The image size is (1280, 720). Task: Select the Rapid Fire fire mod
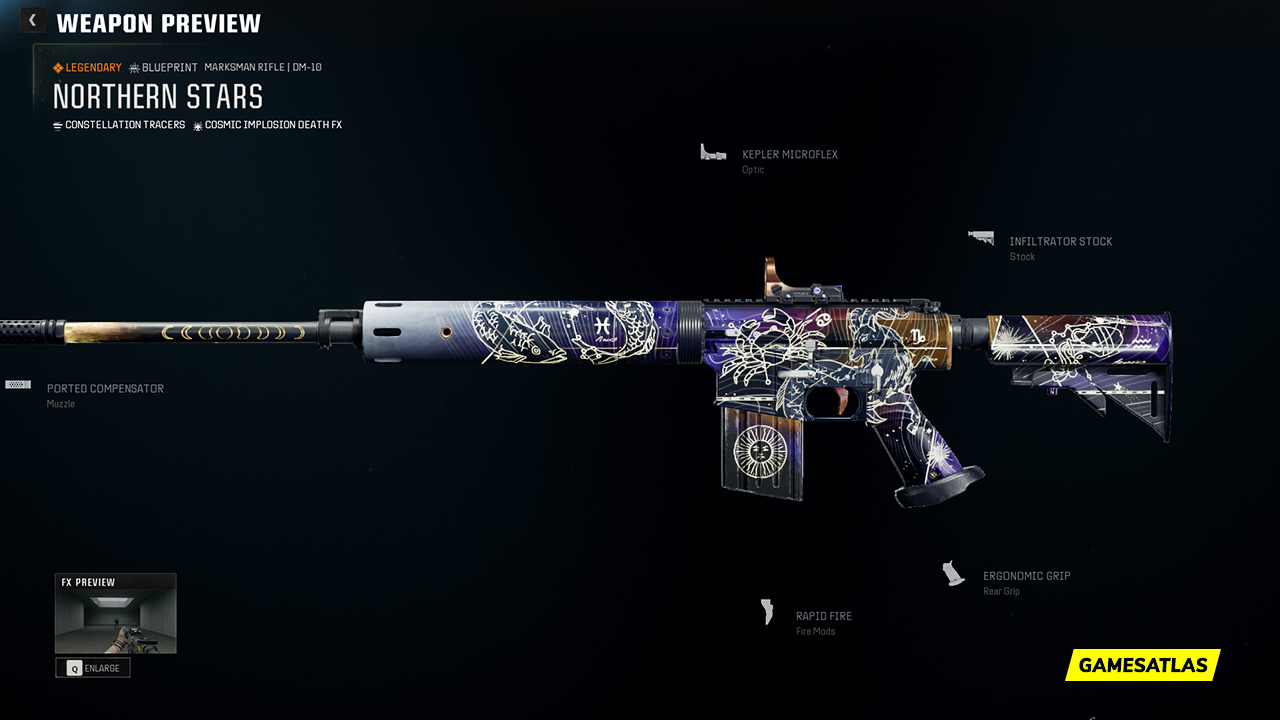[x=823, y=617]
